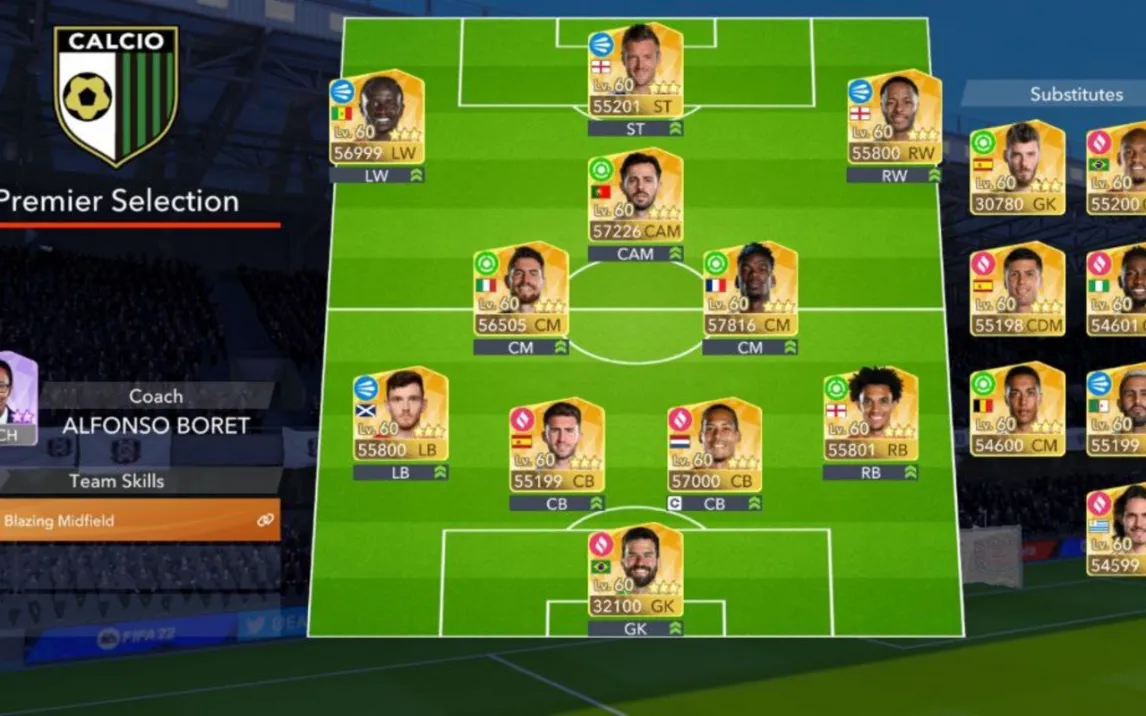1146x716 pixels.
Task: Click the Calcio club crest
Action: click(x=116, y=94)
